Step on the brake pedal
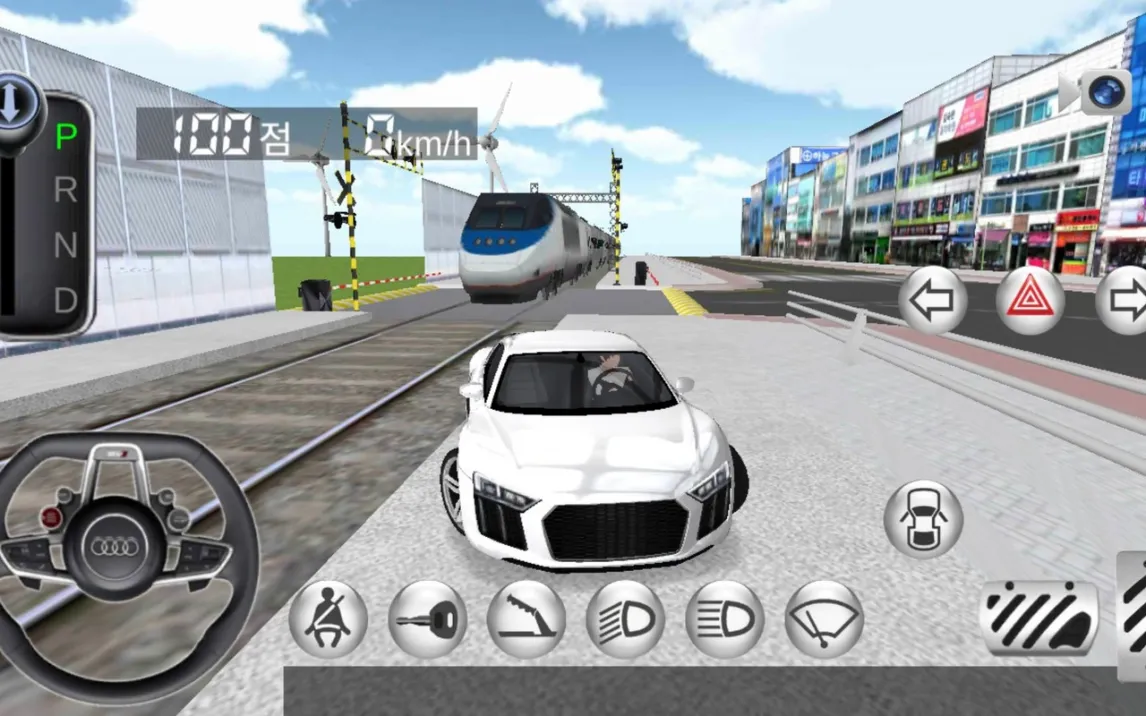Viewport: 1146px width, 716px height. coord(1039,619)
